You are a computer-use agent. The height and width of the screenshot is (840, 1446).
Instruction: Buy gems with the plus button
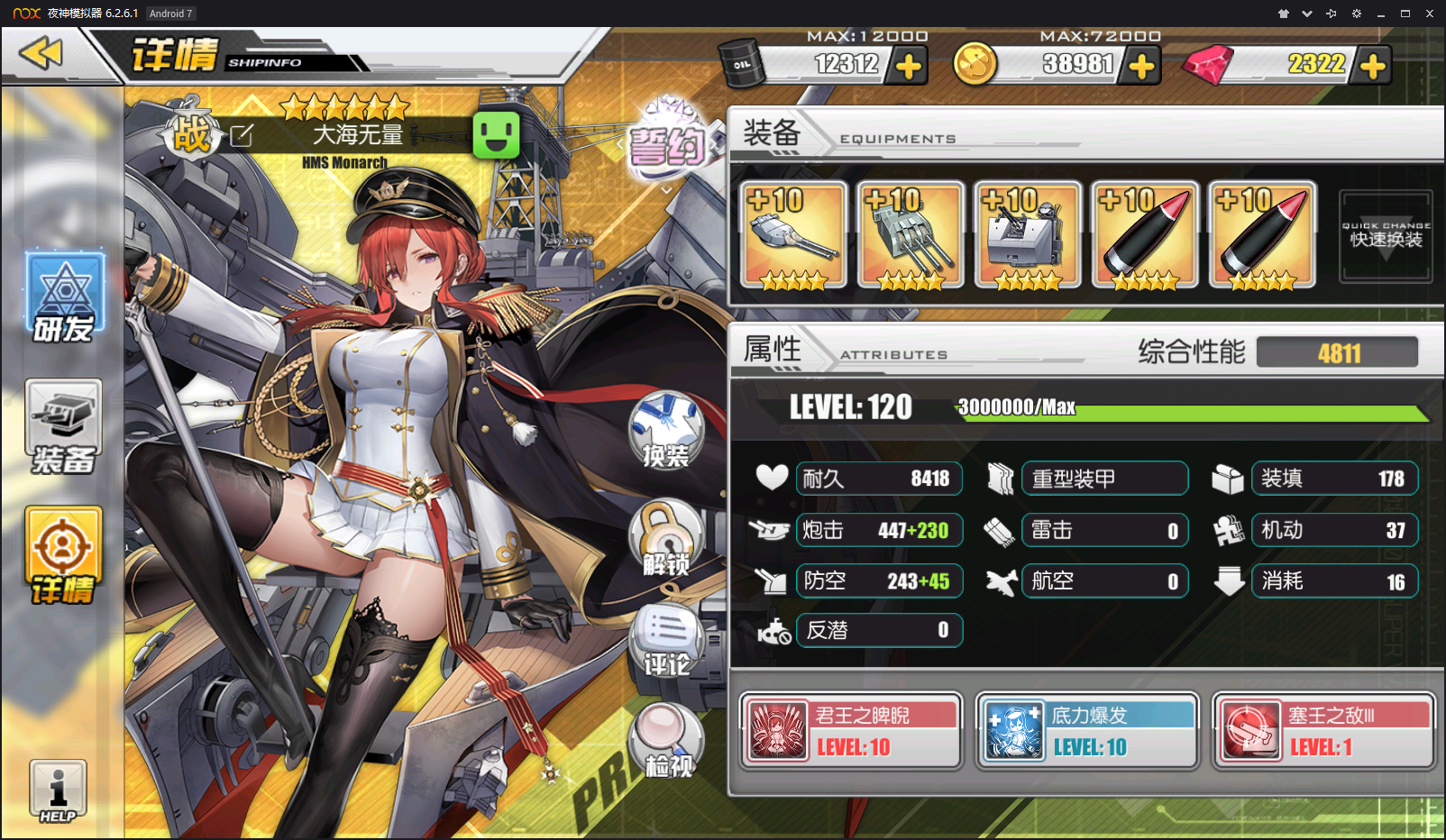[1372, 66]
